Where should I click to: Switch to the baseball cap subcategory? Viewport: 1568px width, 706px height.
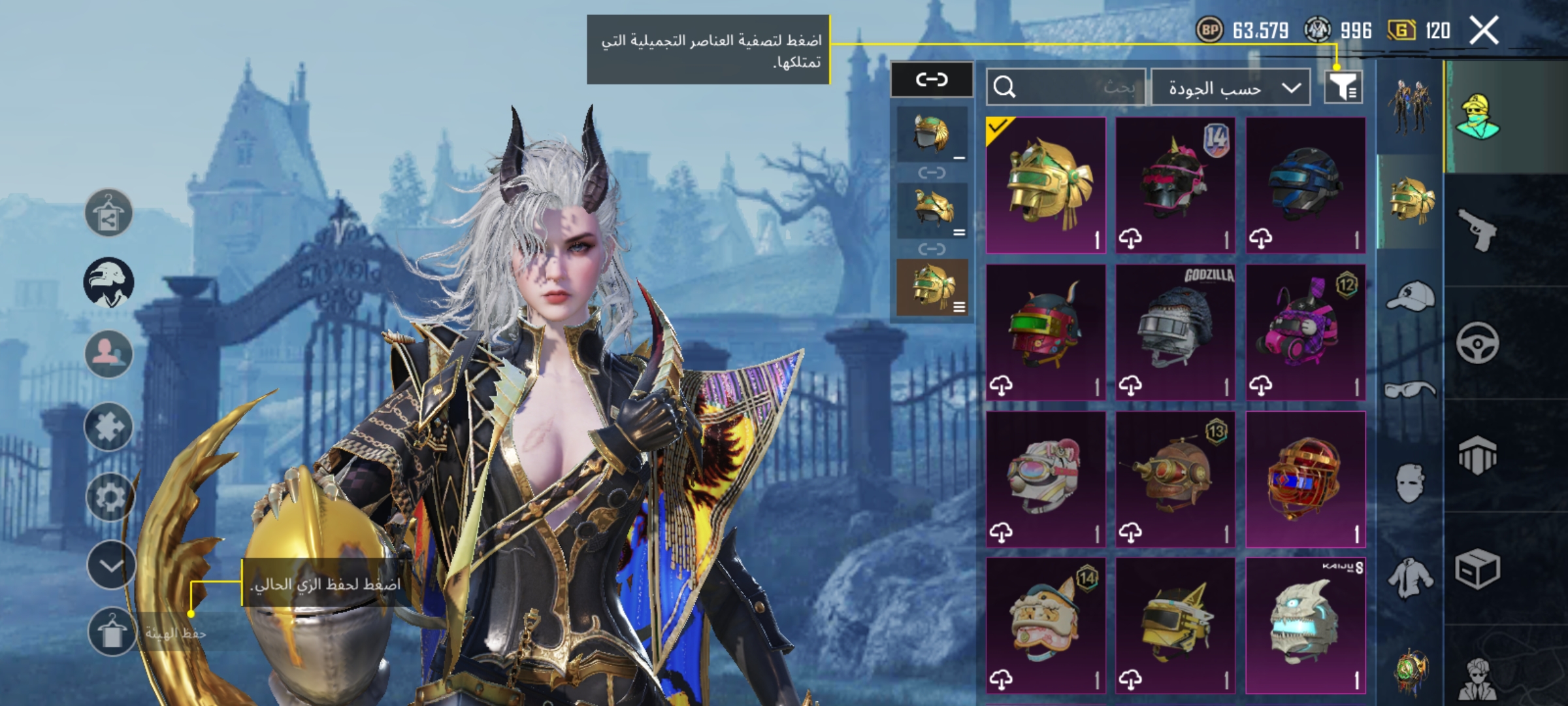point(1410,297)
